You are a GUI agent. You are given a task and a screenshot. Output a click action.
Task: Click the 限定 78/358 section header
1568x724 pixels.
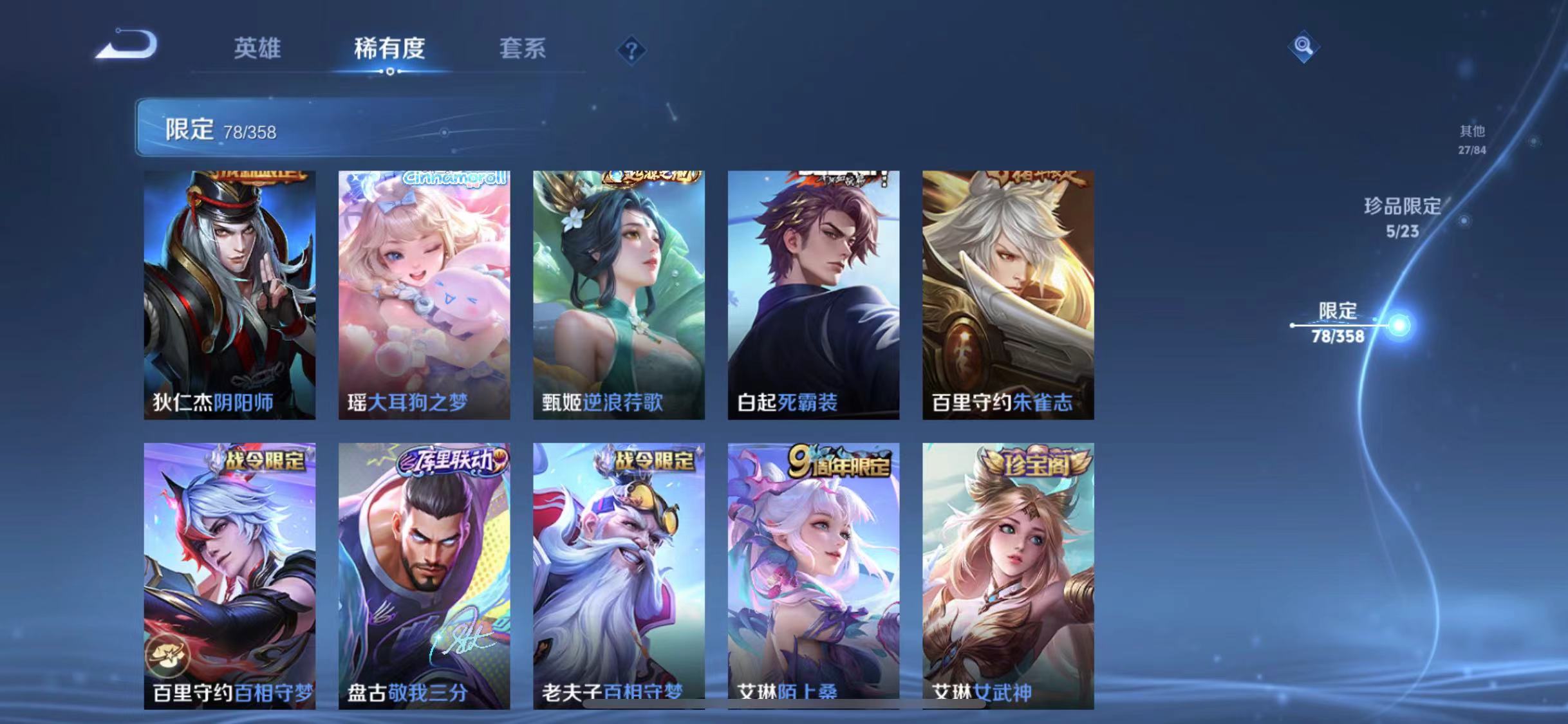tap(222, 131)
